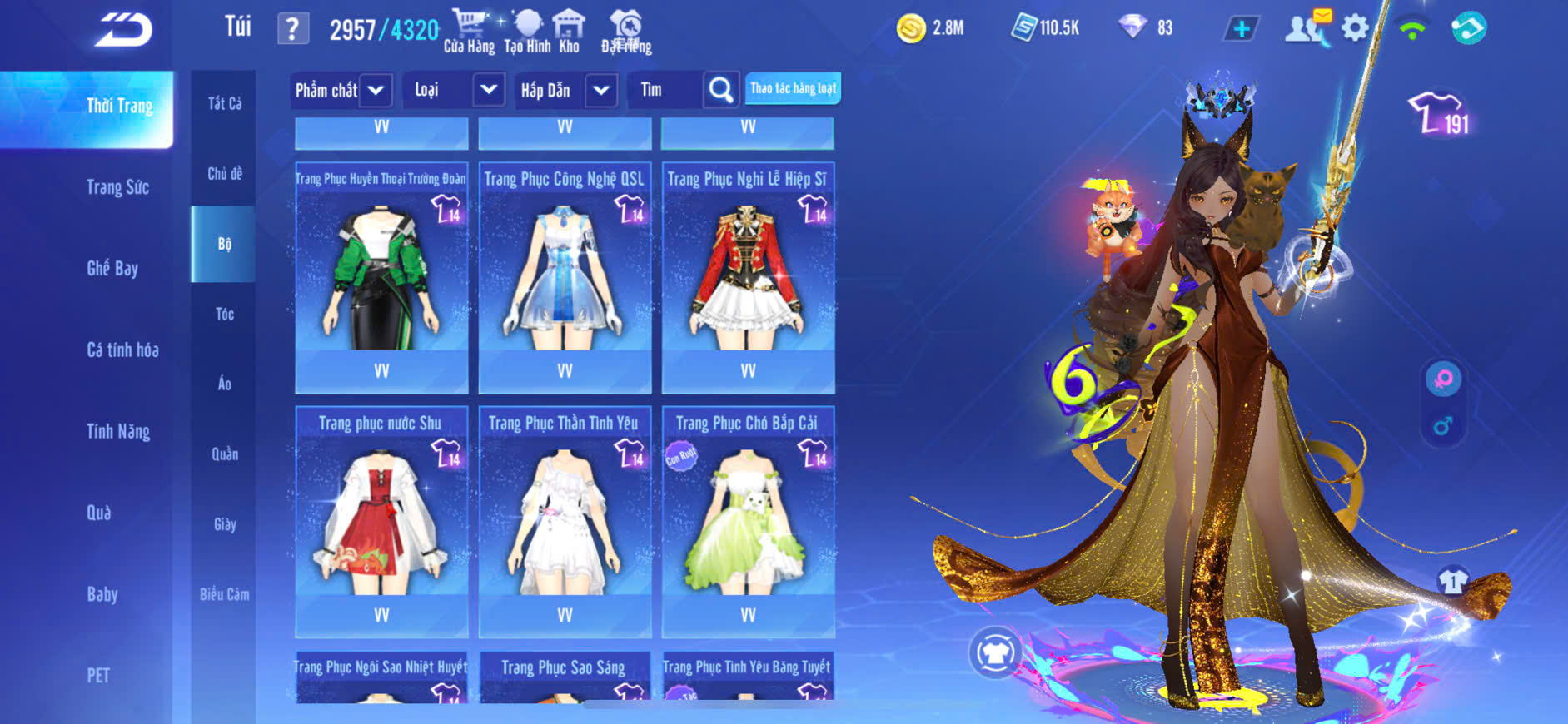Switch to Trang Sức tab
Image resolution: width=1568 pixels, height=724 pixels.
click(x=117, y=187)
